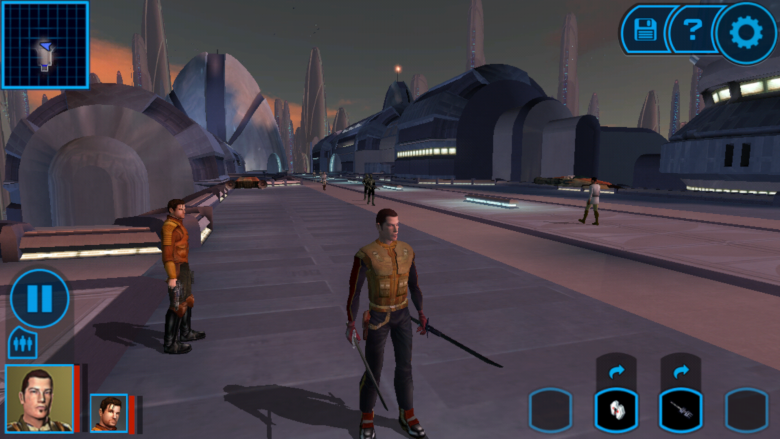Switch to the small companion portrait
Image resolution: width=780 pixels, height=439 pixels.
click(x=109, y=413)
